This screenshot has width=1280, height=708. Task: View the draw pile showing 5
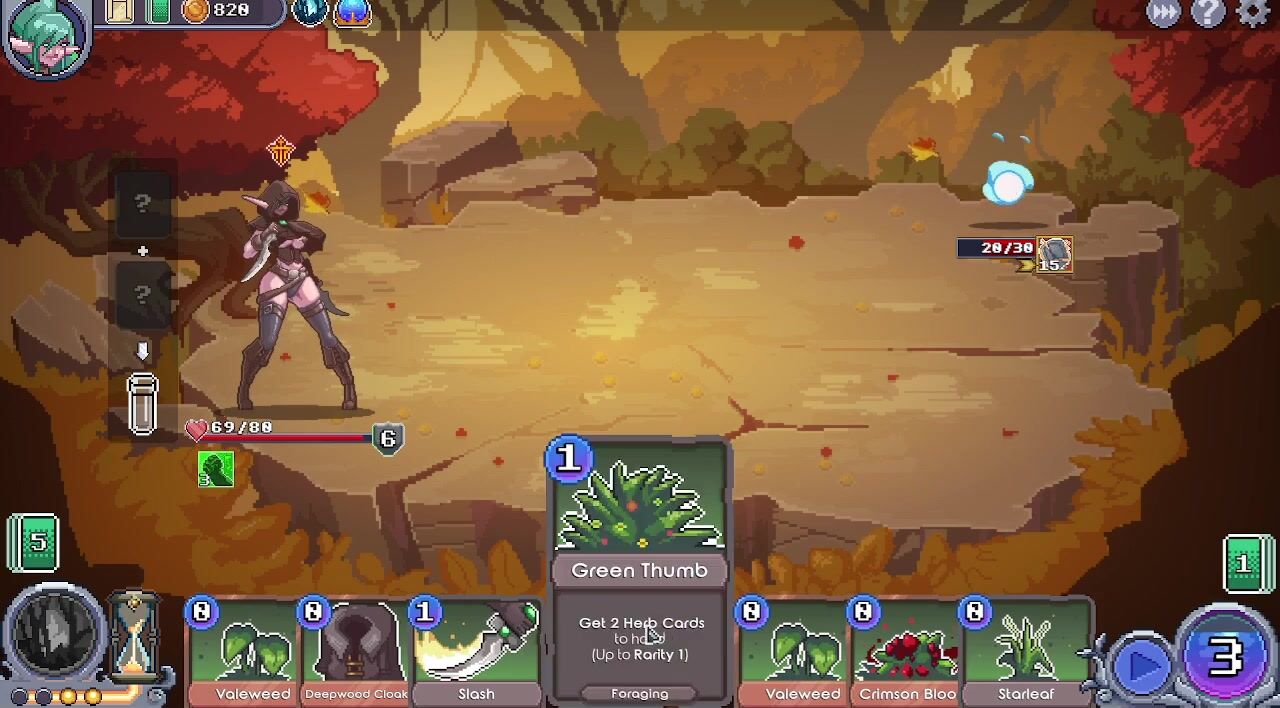tap(36, 543)
